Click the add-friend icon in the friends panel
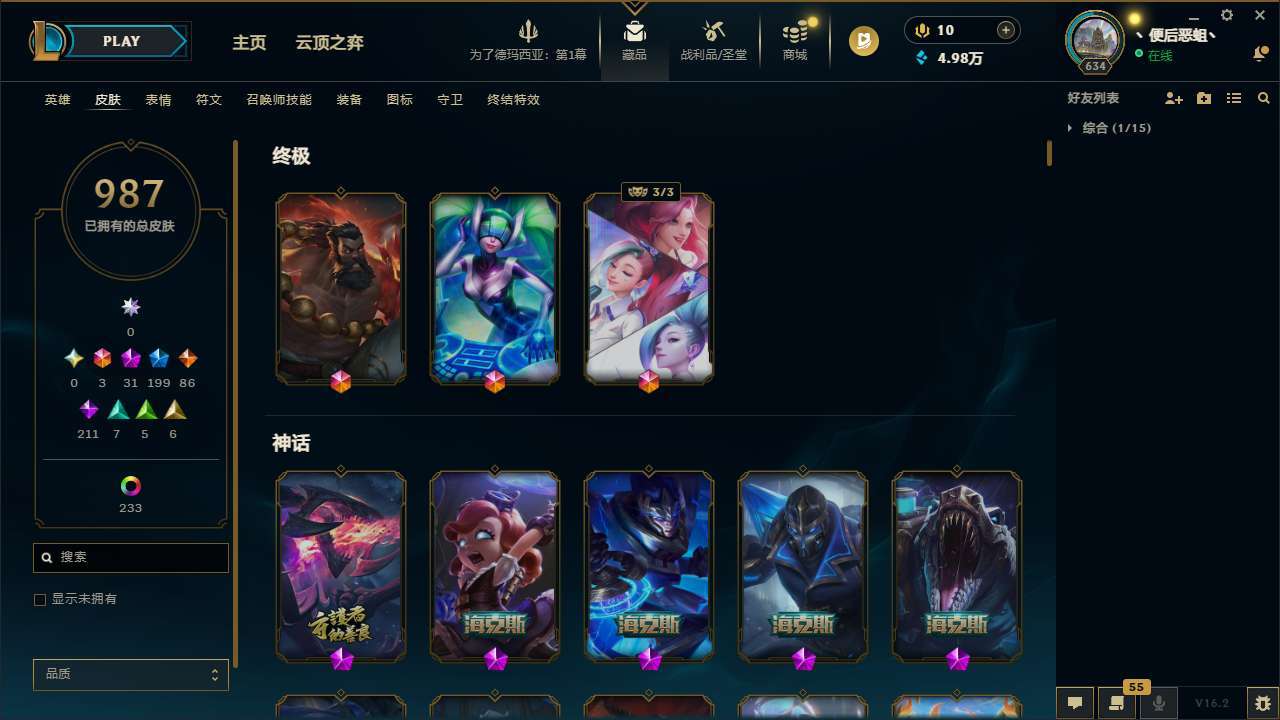The height and width of the screenshot is (720, 1280). (x=1174, y=98)
